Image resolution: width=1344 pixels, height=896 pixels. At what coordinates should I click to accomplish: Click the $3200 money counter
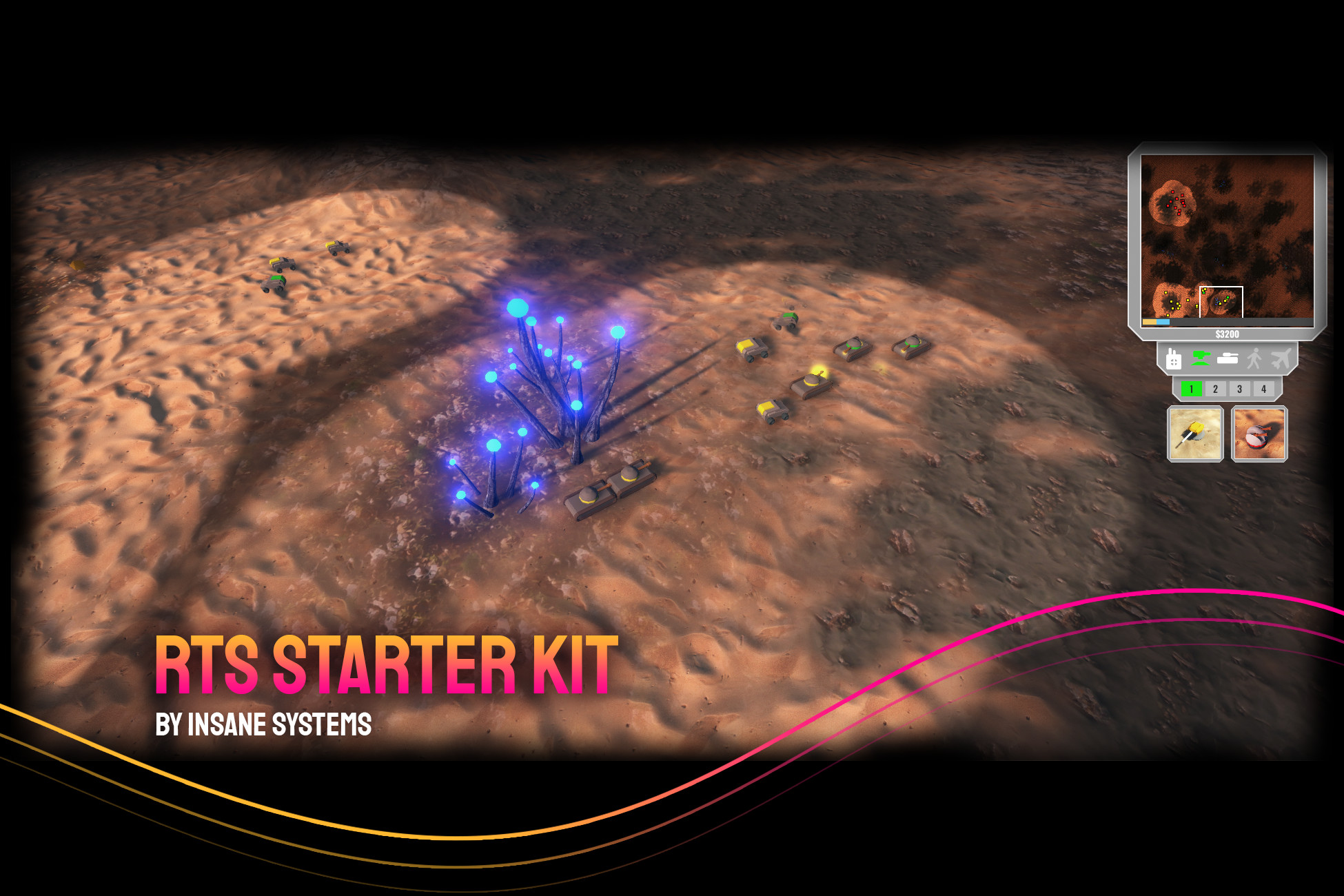pyautogui.click(x=1228, y=334)
